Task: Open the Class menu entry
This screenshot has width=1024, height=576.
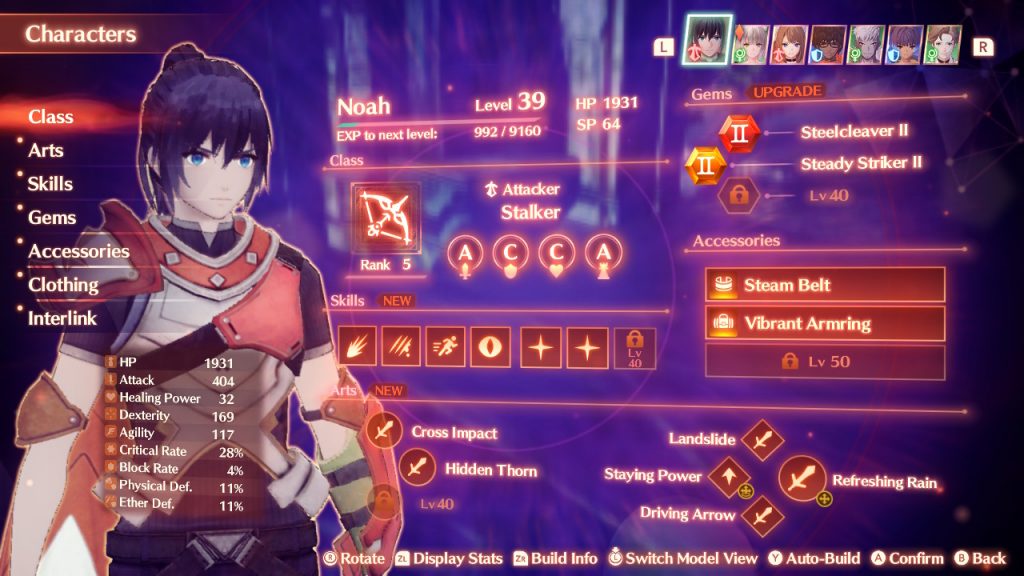Action: click(x=51, y=117)
